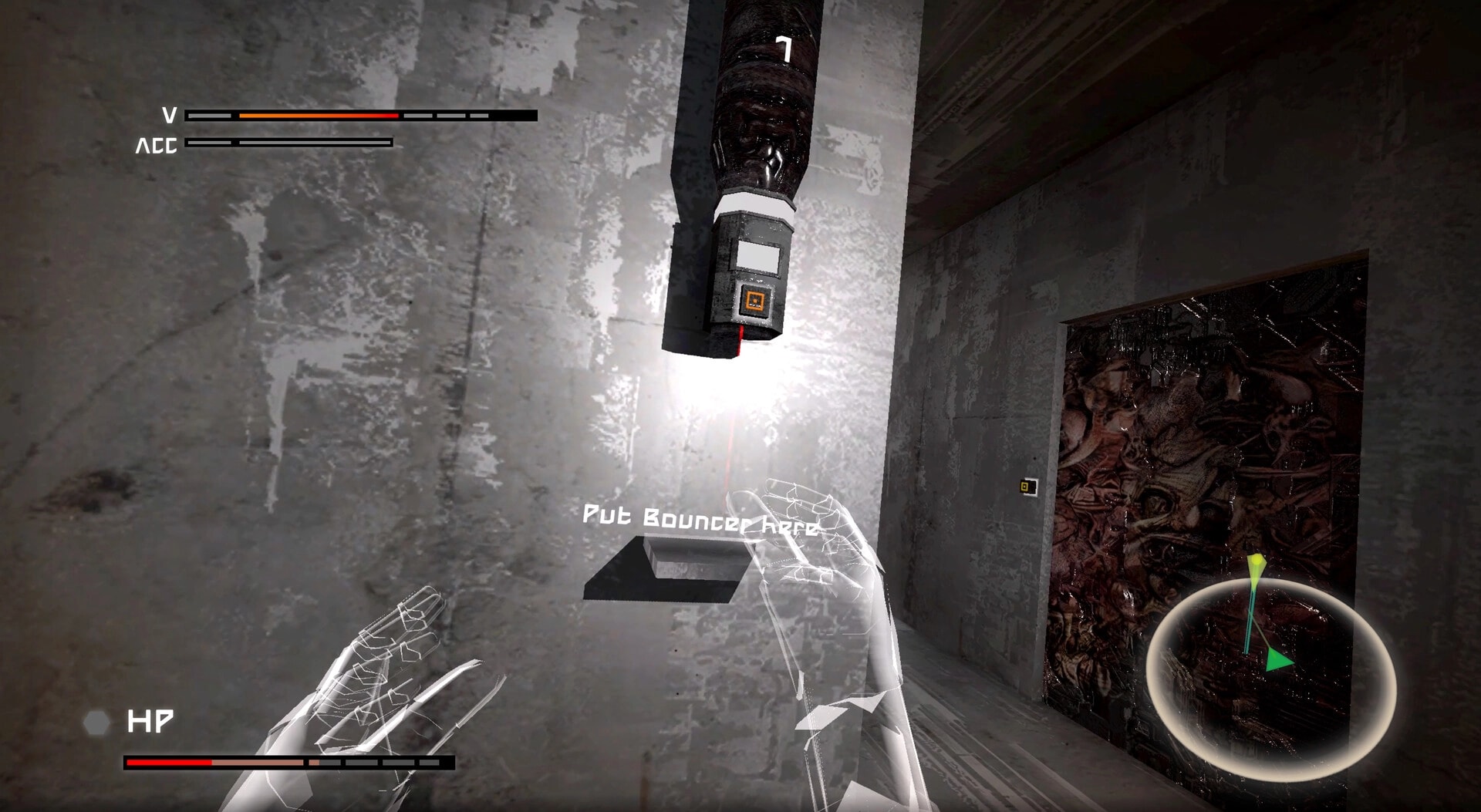Click the orange-red segment of the V meter

(x=320, y=116)
